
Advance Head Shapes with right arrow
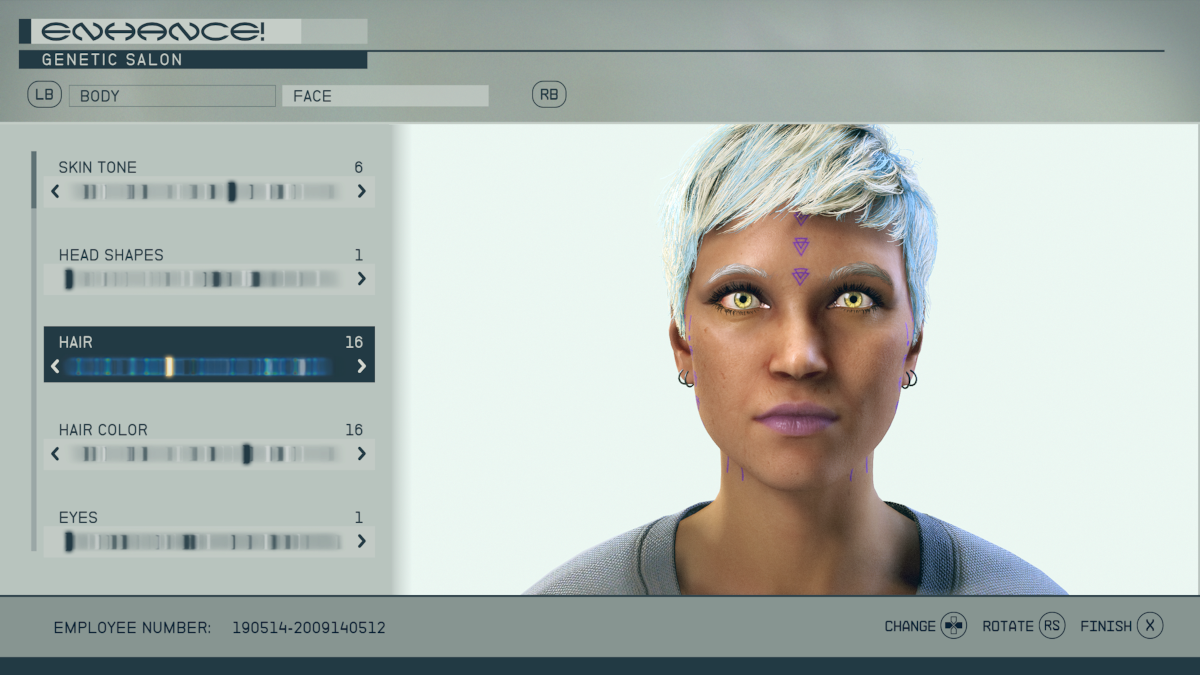pos(361,279)
